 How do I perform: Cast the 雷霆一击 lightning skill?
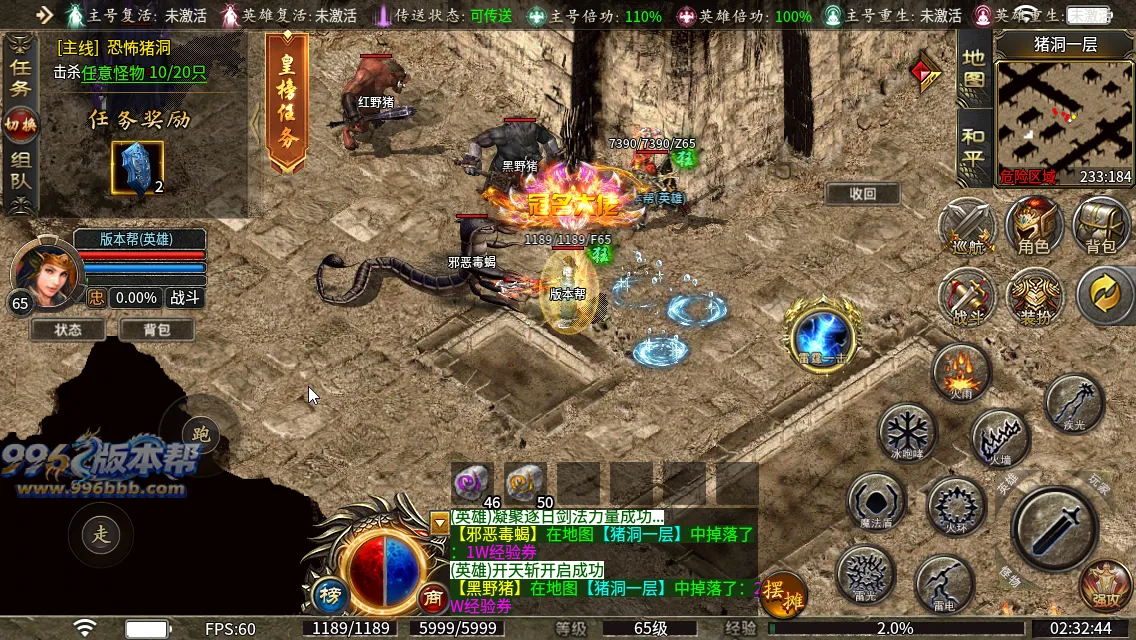pos(821,335)
